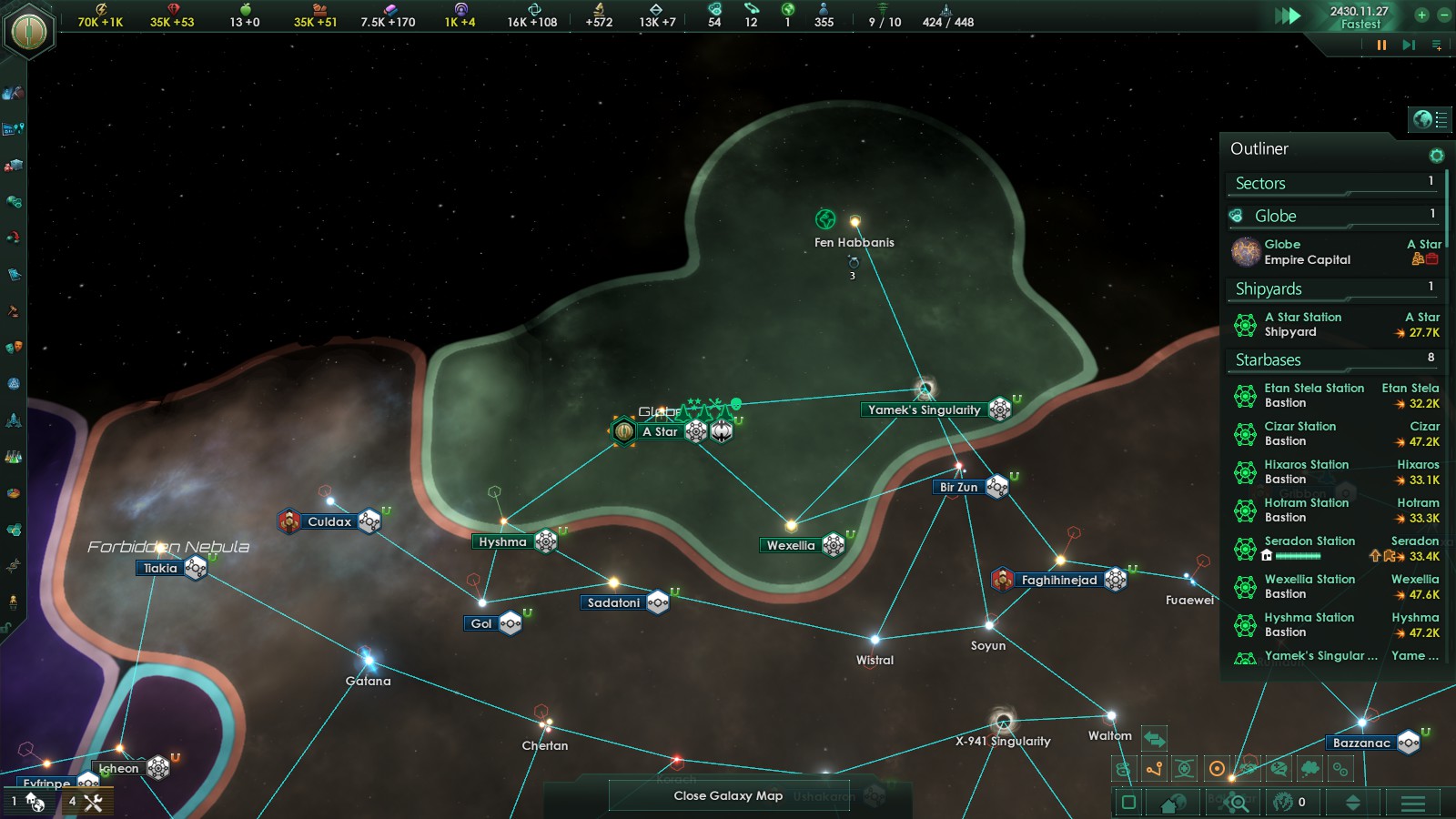Screen dimensions: 1456x819
Task: Open Outliner settings gear
Action: pyautogui.click(x=1436, y=156)
